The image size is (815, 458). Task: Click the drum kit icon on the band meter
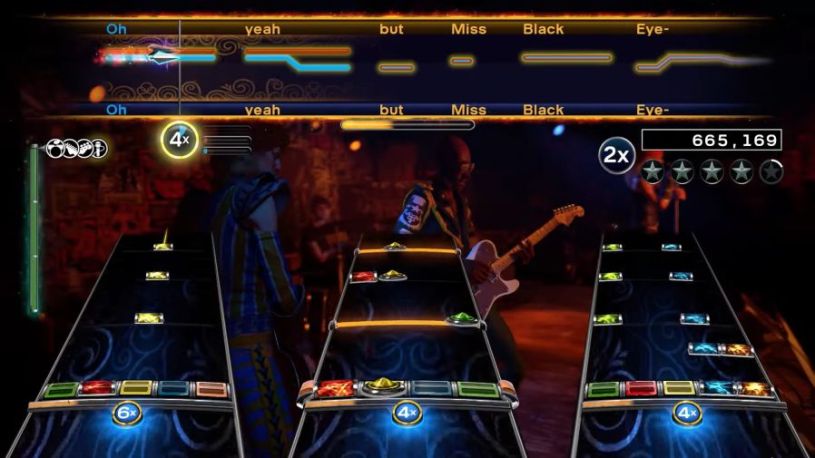pos(57,149)
